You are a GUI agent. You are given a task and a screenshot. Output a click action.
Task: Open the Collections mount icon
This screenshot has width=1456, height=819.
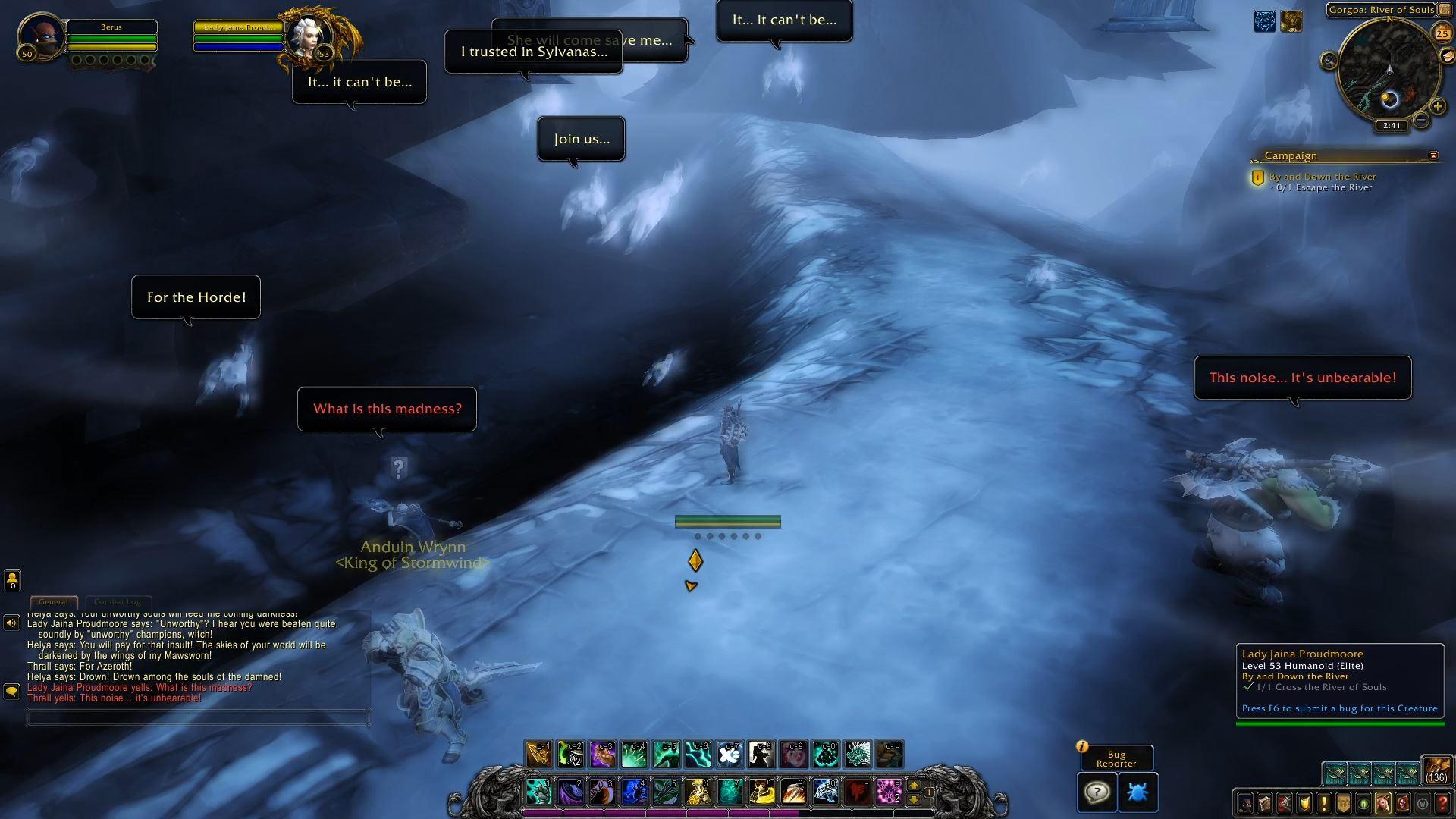coord(1382,803)
